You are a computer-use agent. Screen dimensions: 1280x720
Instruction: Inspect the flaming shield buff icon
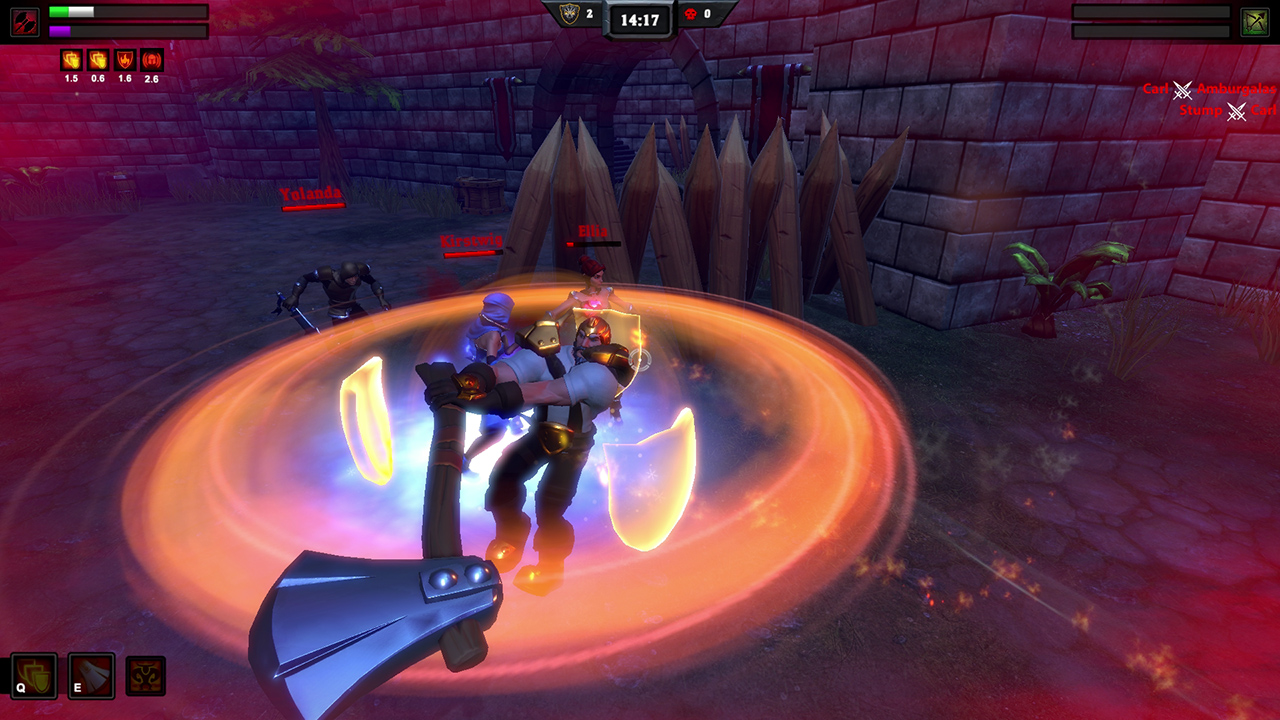tap(125, 60)
